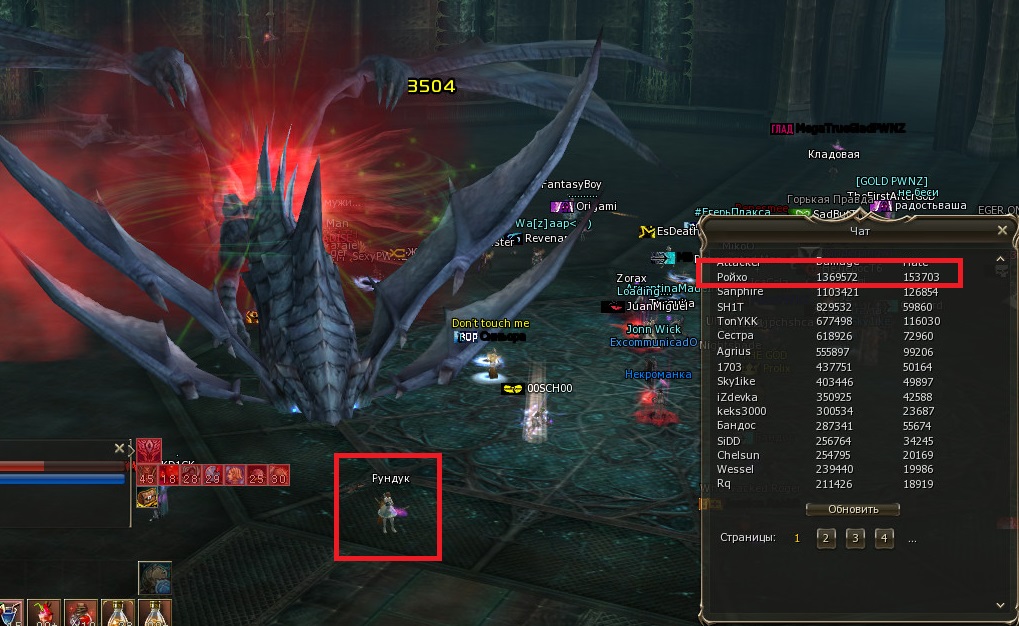The image size is (1019, 626).
Task: Click the Agrius row in the list
Action: [830, 351]
